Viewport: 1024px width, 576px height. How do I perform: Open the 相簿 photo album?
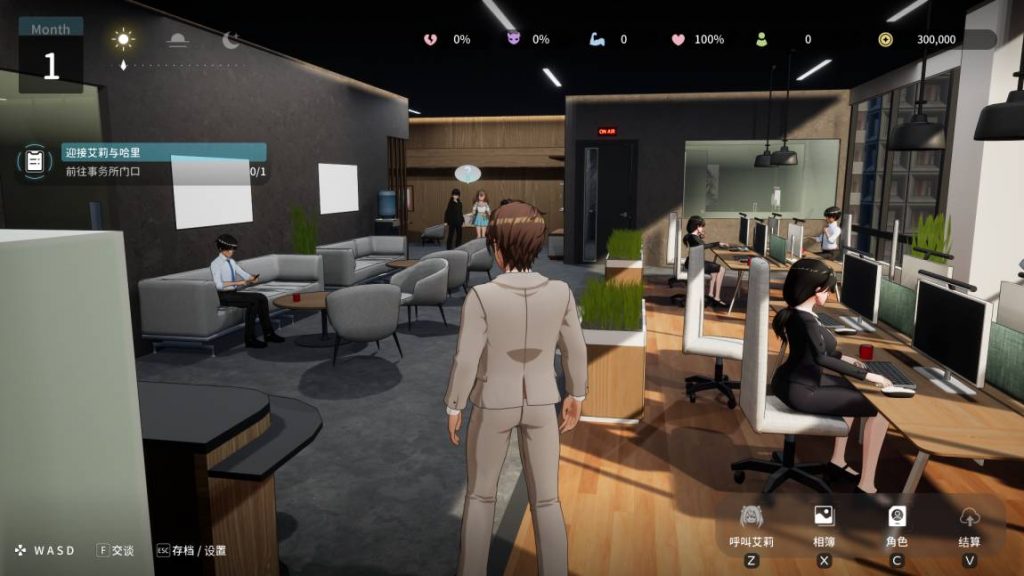pos(824,517)
